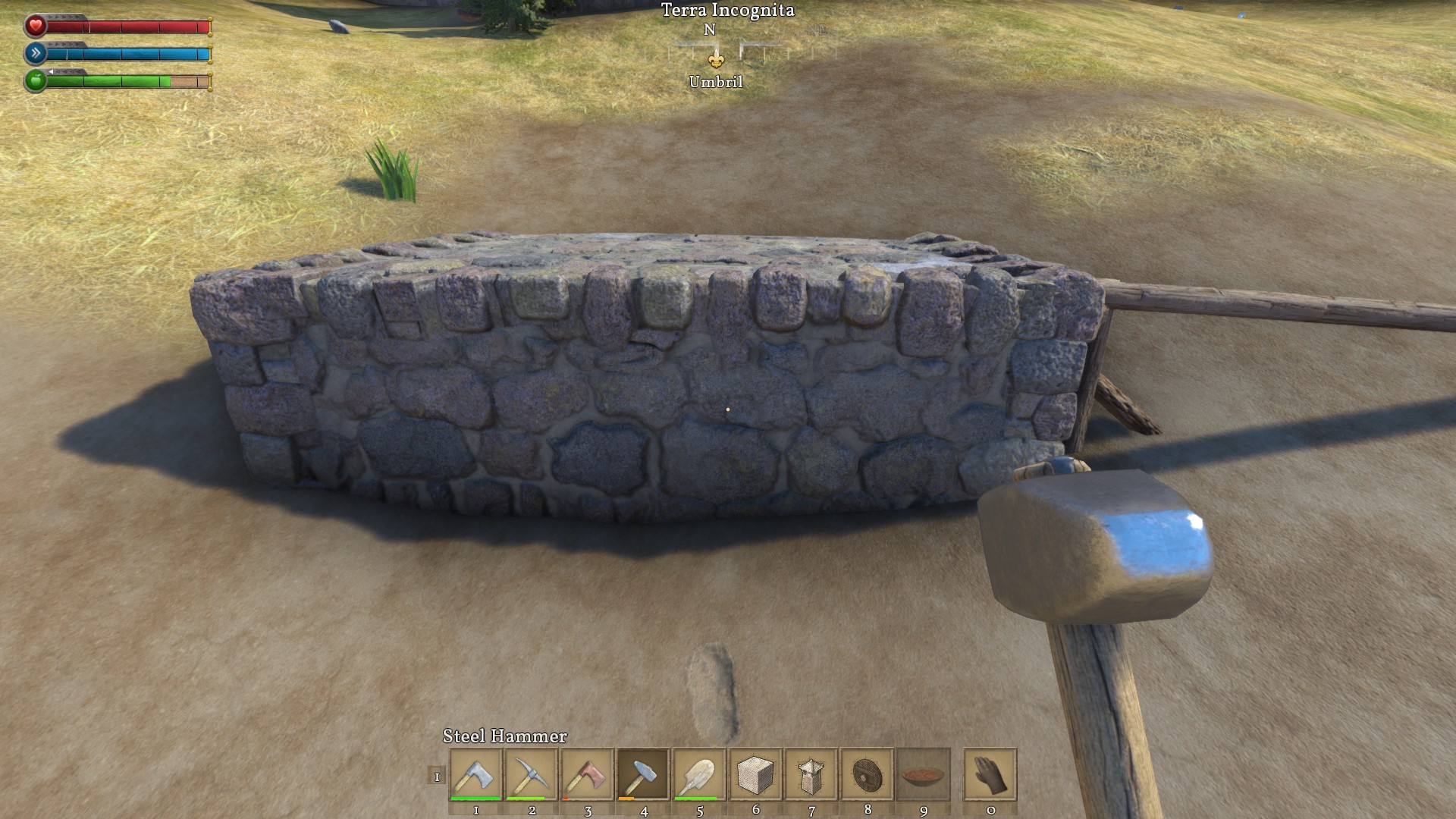Equip the shovel from the hotbar
The width and height of the screenshot is (1456, 819).
point(699,774)
